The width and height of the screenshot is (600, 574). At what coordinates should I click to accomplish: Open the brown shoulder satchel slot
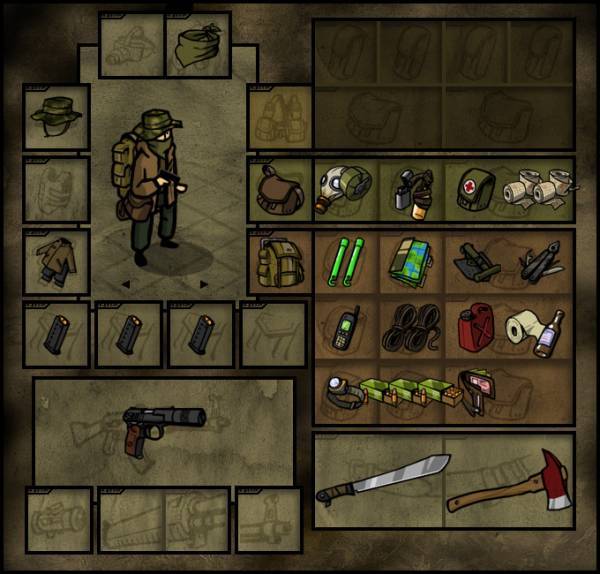click(x=278, y=187)
